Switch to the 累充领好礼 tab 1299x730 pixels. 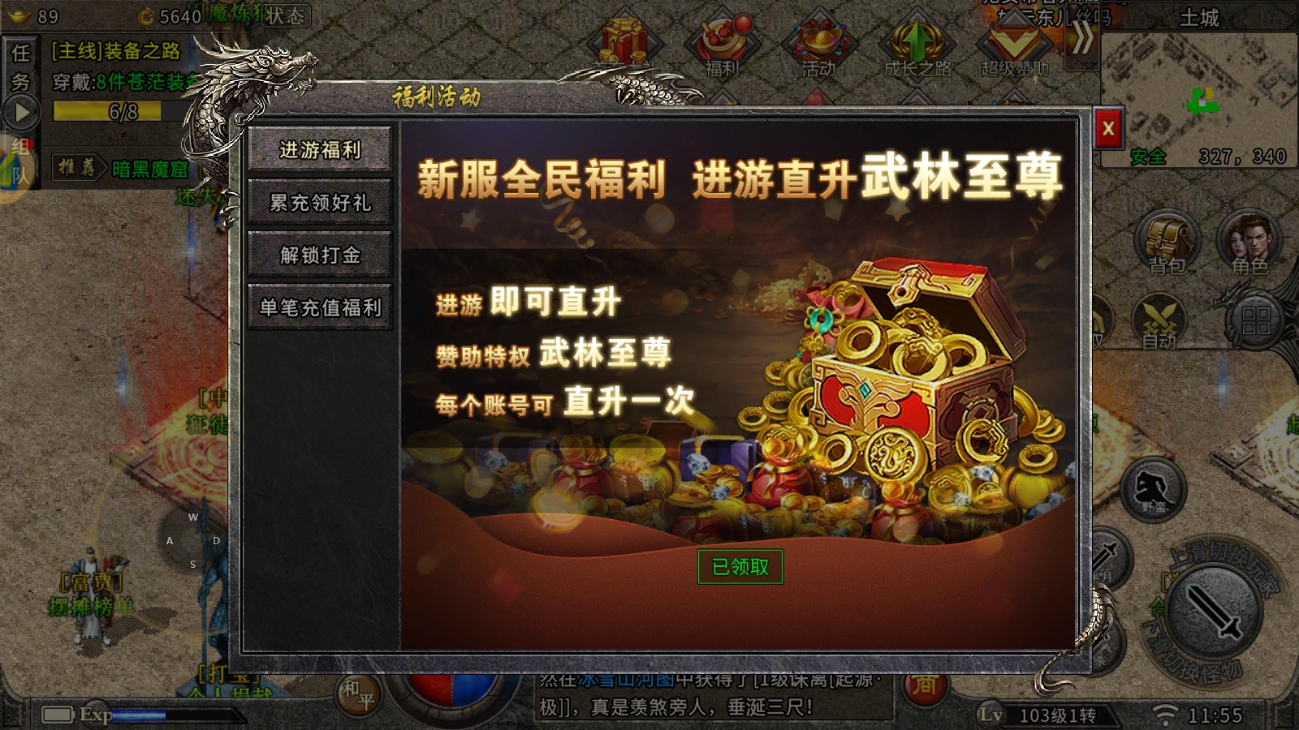(x=320, y=203)
